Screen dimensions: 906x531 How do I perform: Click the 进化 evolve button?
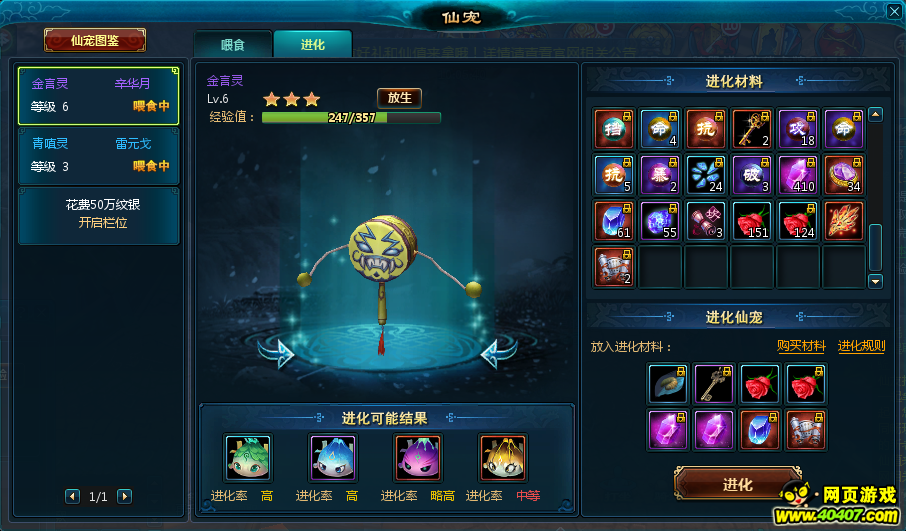tap(737, 485)
